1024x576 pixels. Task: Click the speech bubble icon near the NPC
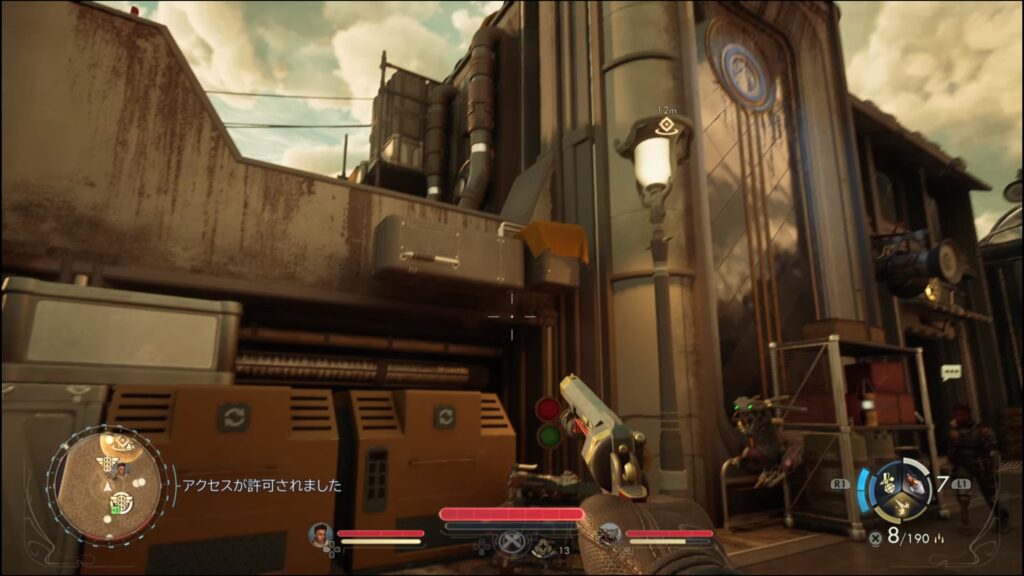click(x=950, y=372)
